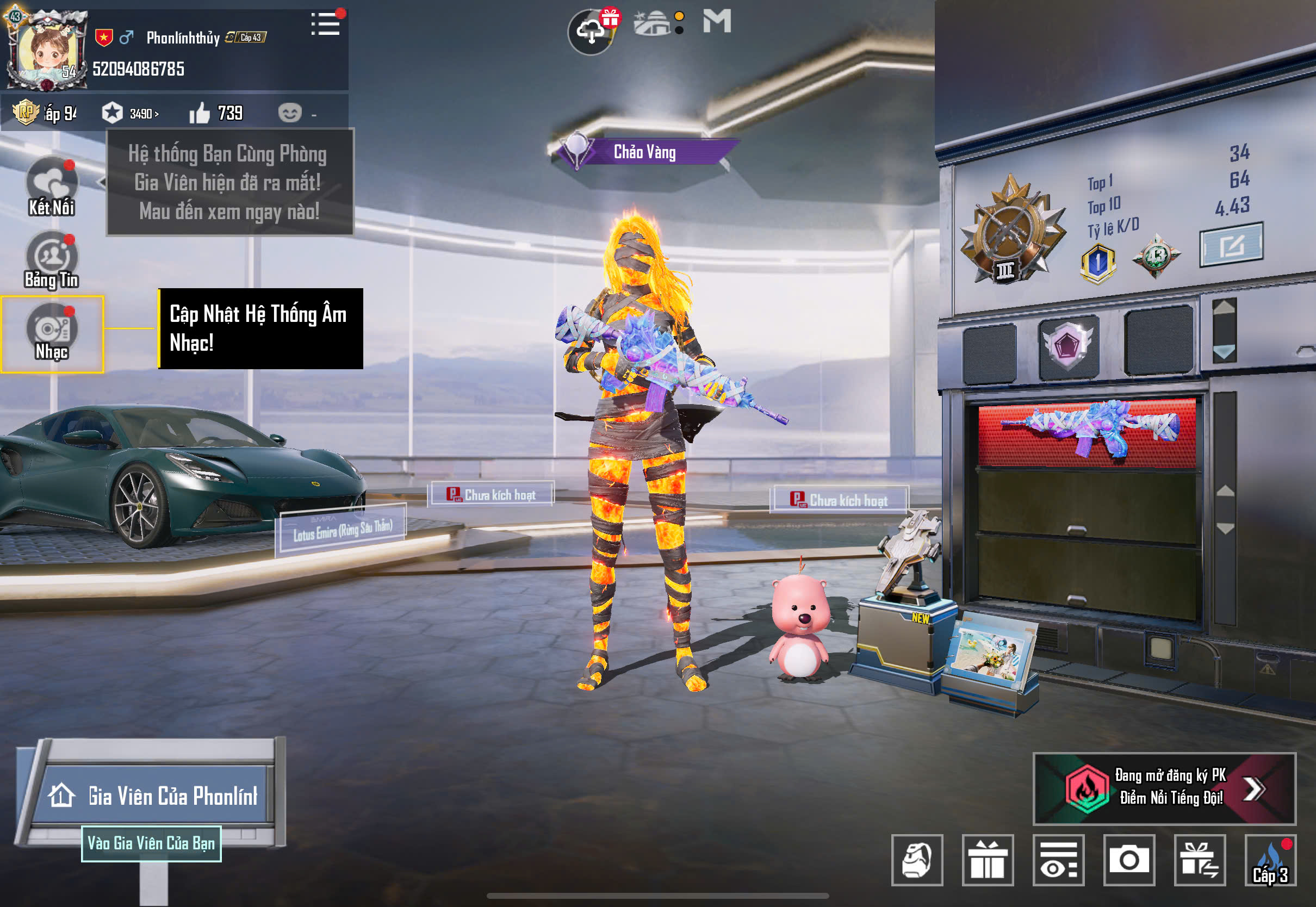This screenshot has width=1316, height=907.
Task: Open the hamburger list menu
Action: pos(326,24)
